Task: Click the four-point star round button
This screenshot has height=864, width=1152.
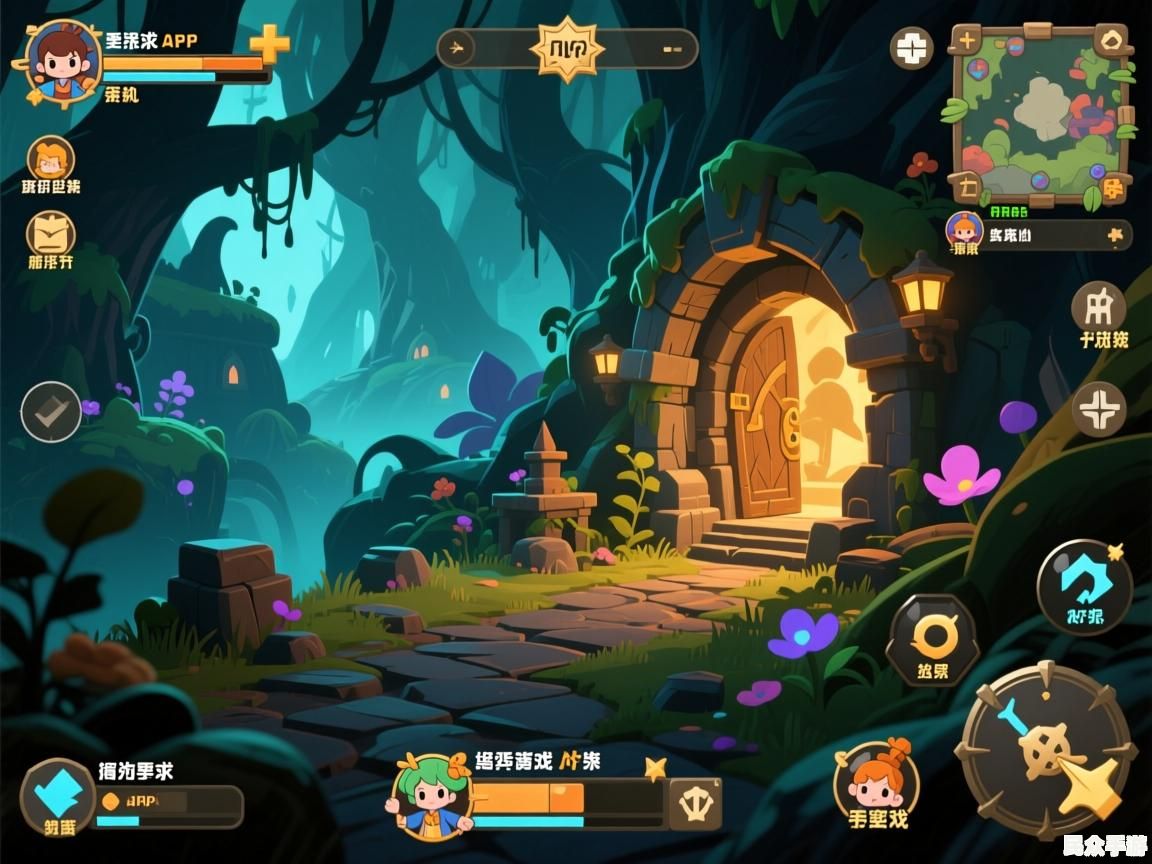Action: click(x=1098, y=410)
